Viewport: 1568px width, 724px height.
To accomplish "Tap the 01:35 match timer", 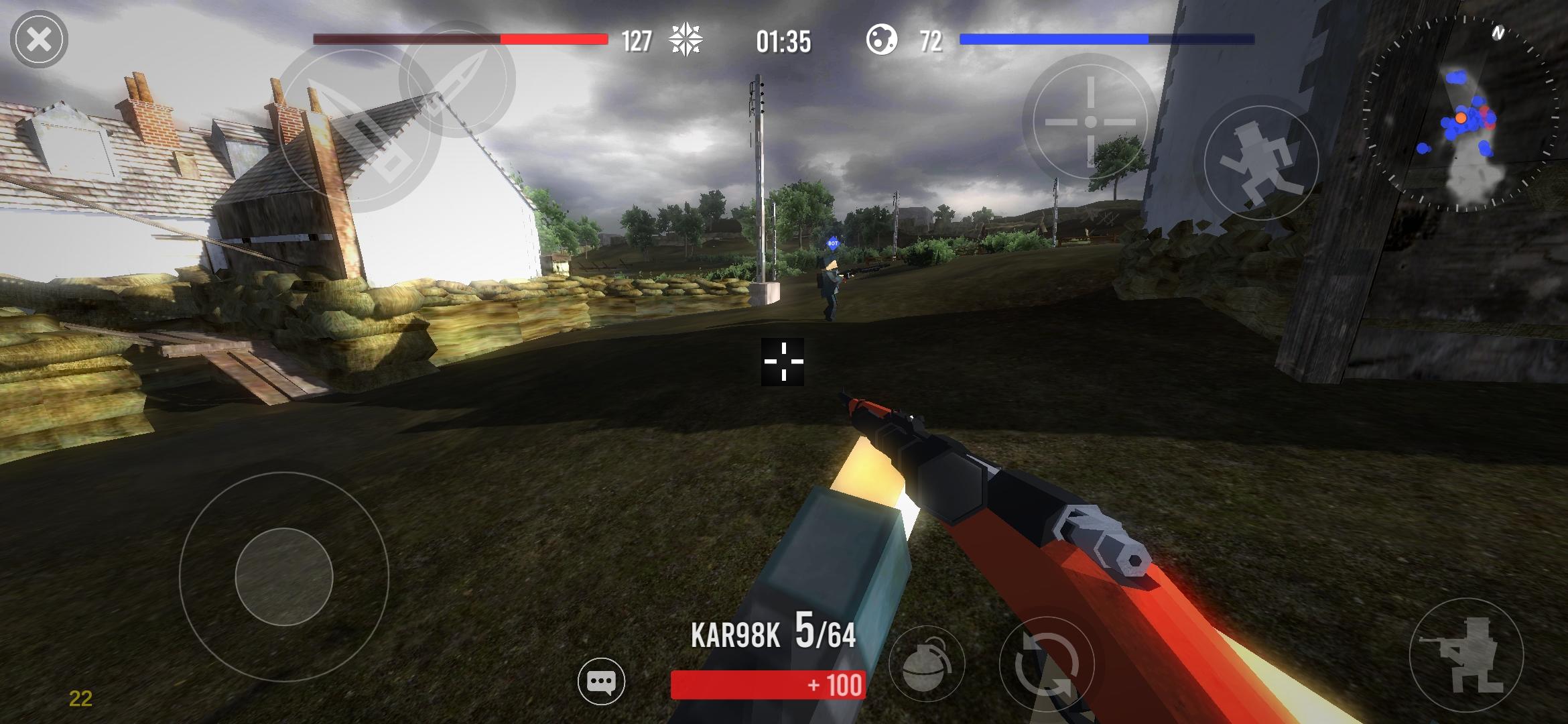I will [x=784, y=40].
